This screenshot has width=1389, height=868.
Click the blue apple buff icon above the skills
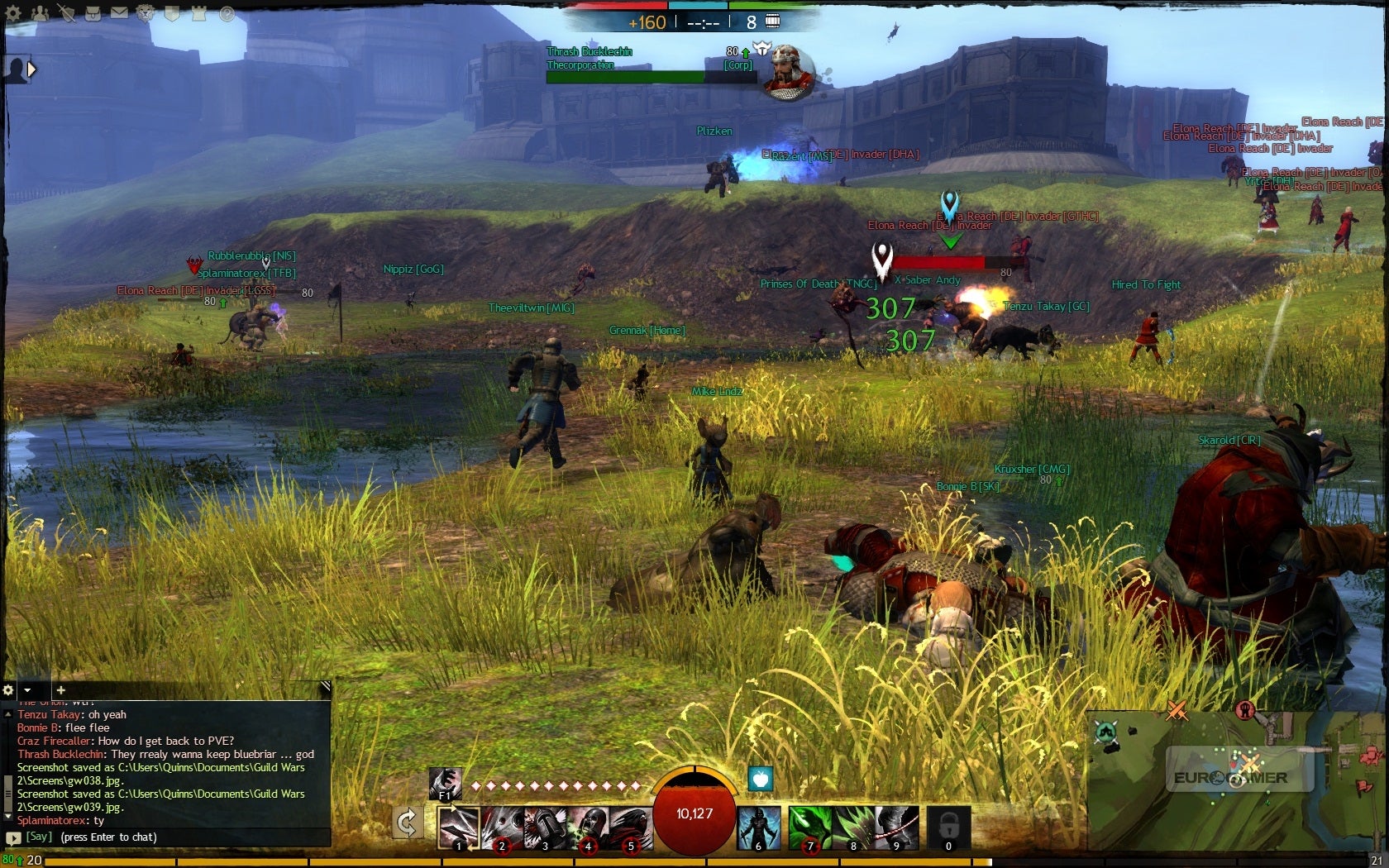pos(761,779)
